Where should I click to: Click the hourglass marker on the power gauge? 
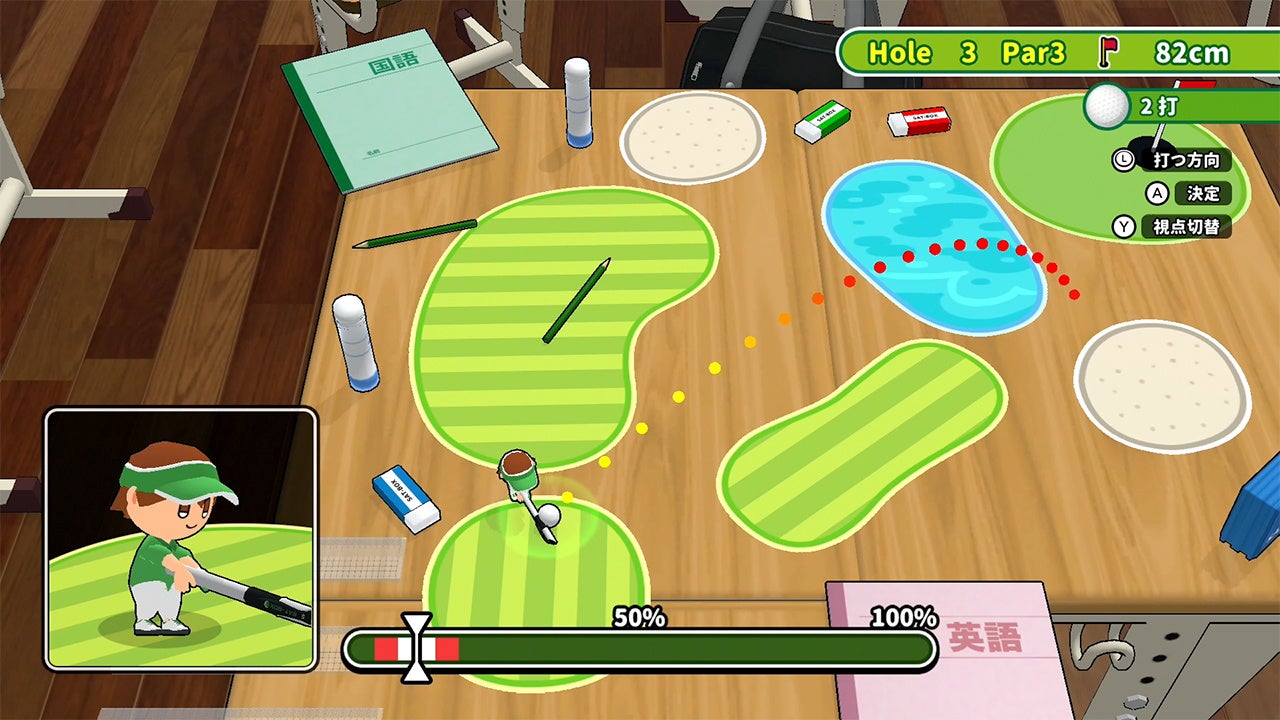point(416,648)
